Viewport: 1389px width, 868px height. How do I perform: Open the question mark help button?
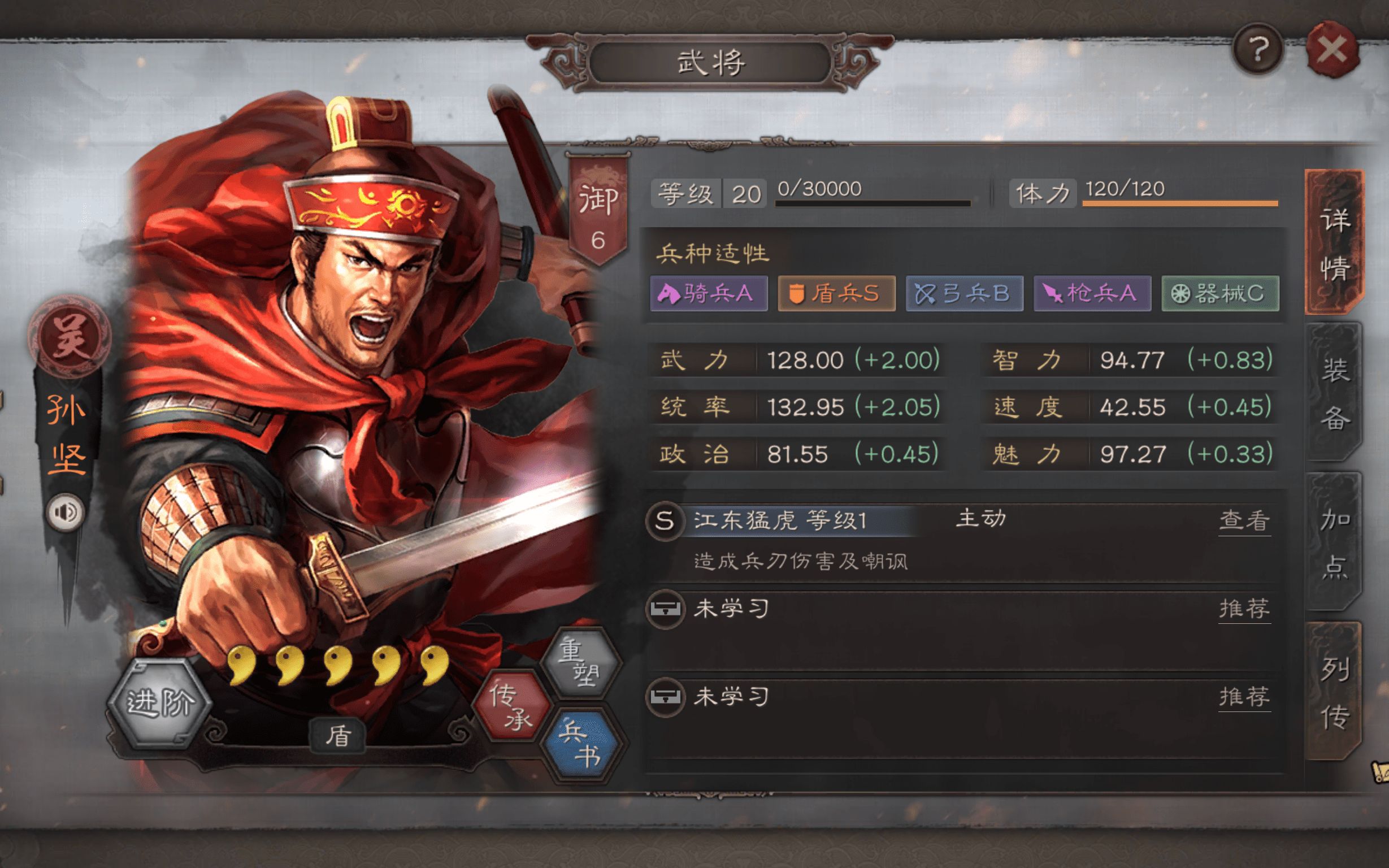(1257, 50)
